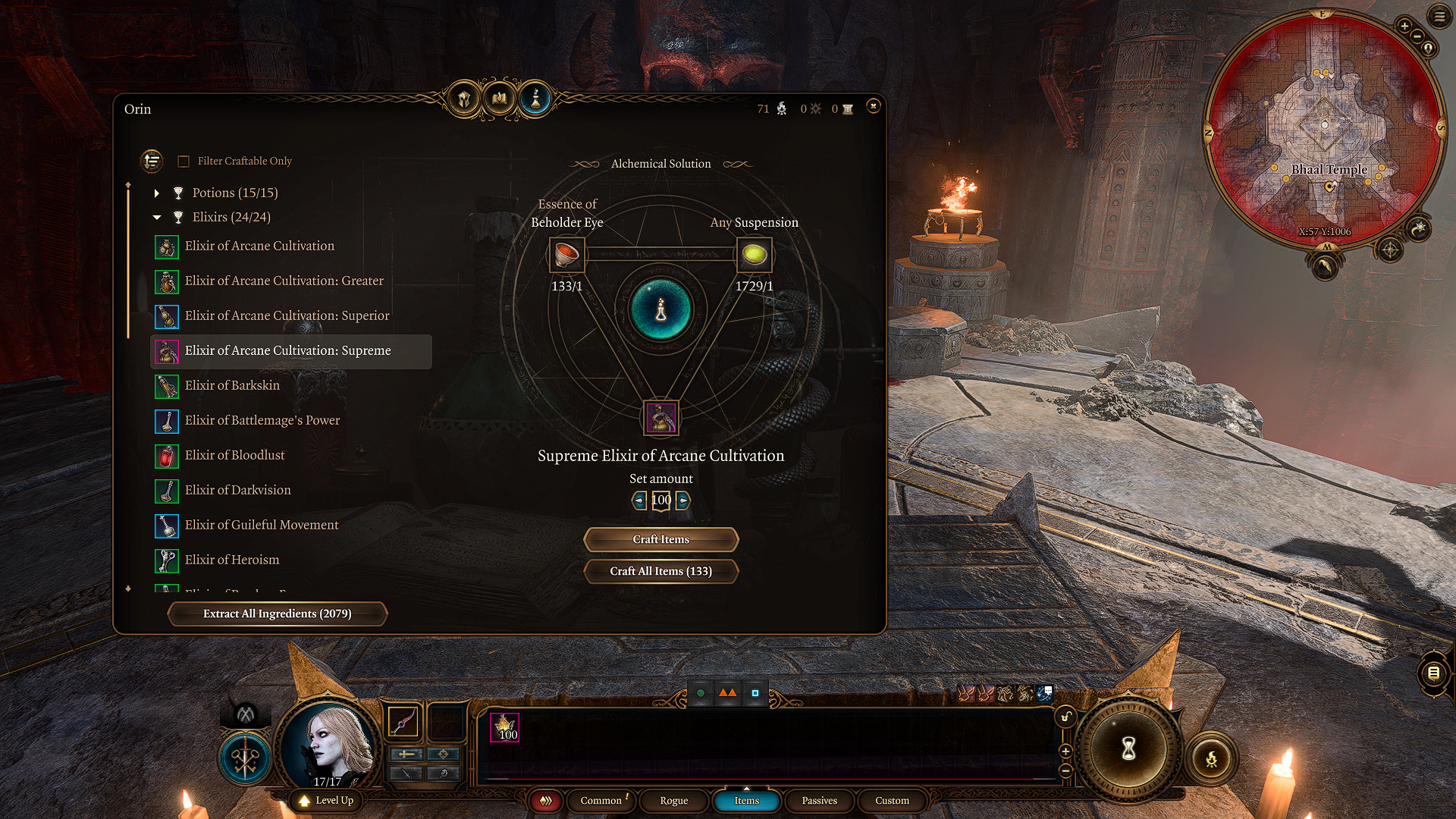Screen dimensions: 1456x819
Task: Collapse the Elixirs (24/24) category
Action: point(157,218)
